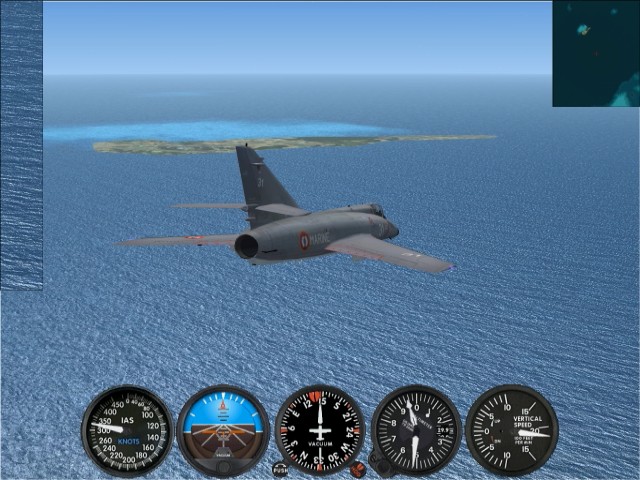Click the heading indicator gauge
This screenshot has width=640, height=480.
[320, 430]
